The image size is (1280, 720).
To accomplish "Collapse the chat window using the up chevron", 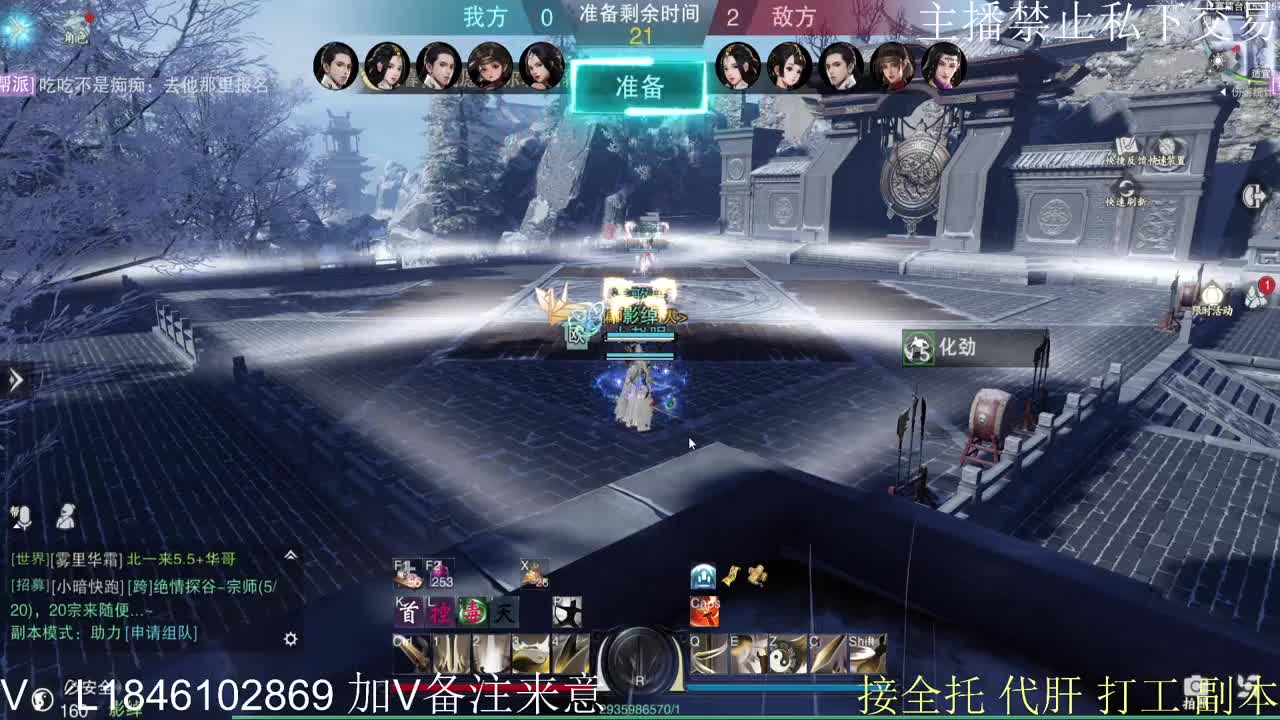I will [290, 555].
